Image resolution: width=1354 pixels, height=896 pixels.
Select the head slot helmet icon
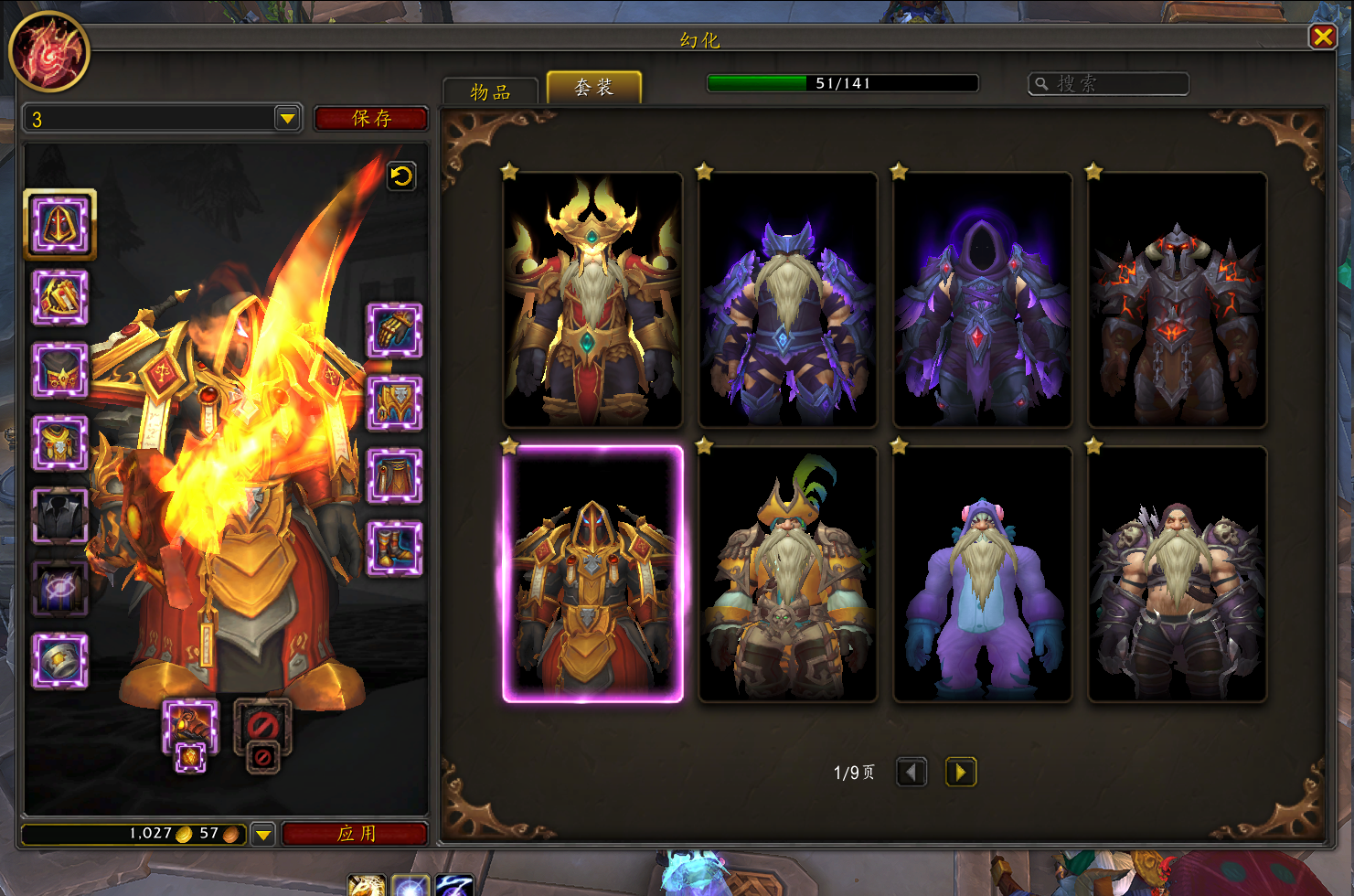point(60,225)
